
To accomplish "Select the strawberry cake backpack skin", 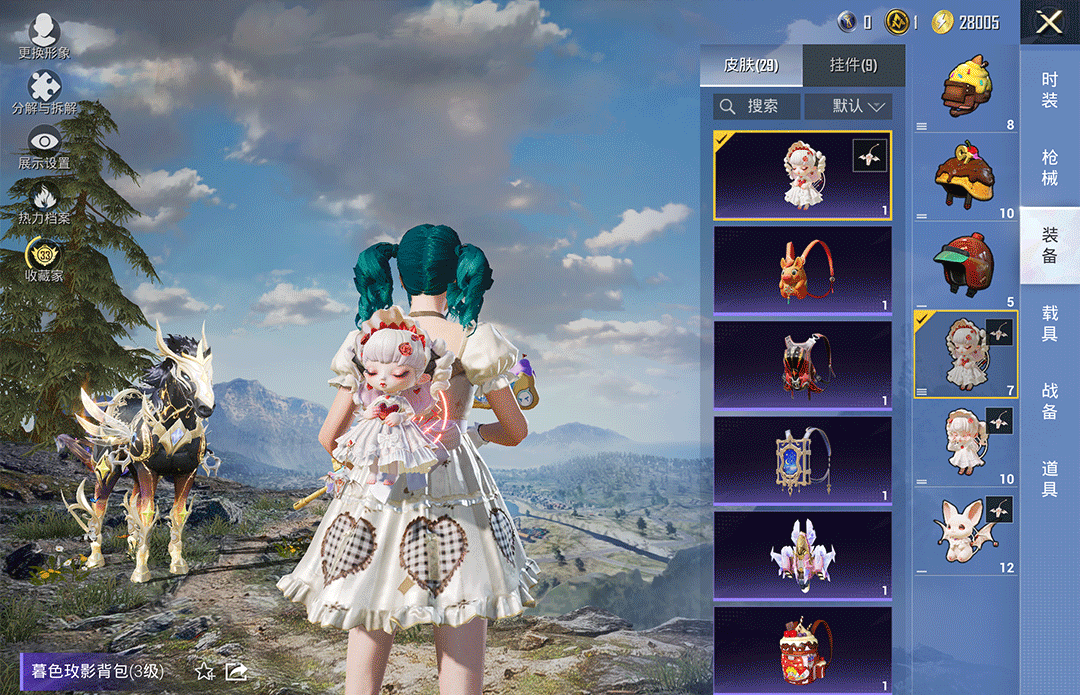I will click(802, 648).
